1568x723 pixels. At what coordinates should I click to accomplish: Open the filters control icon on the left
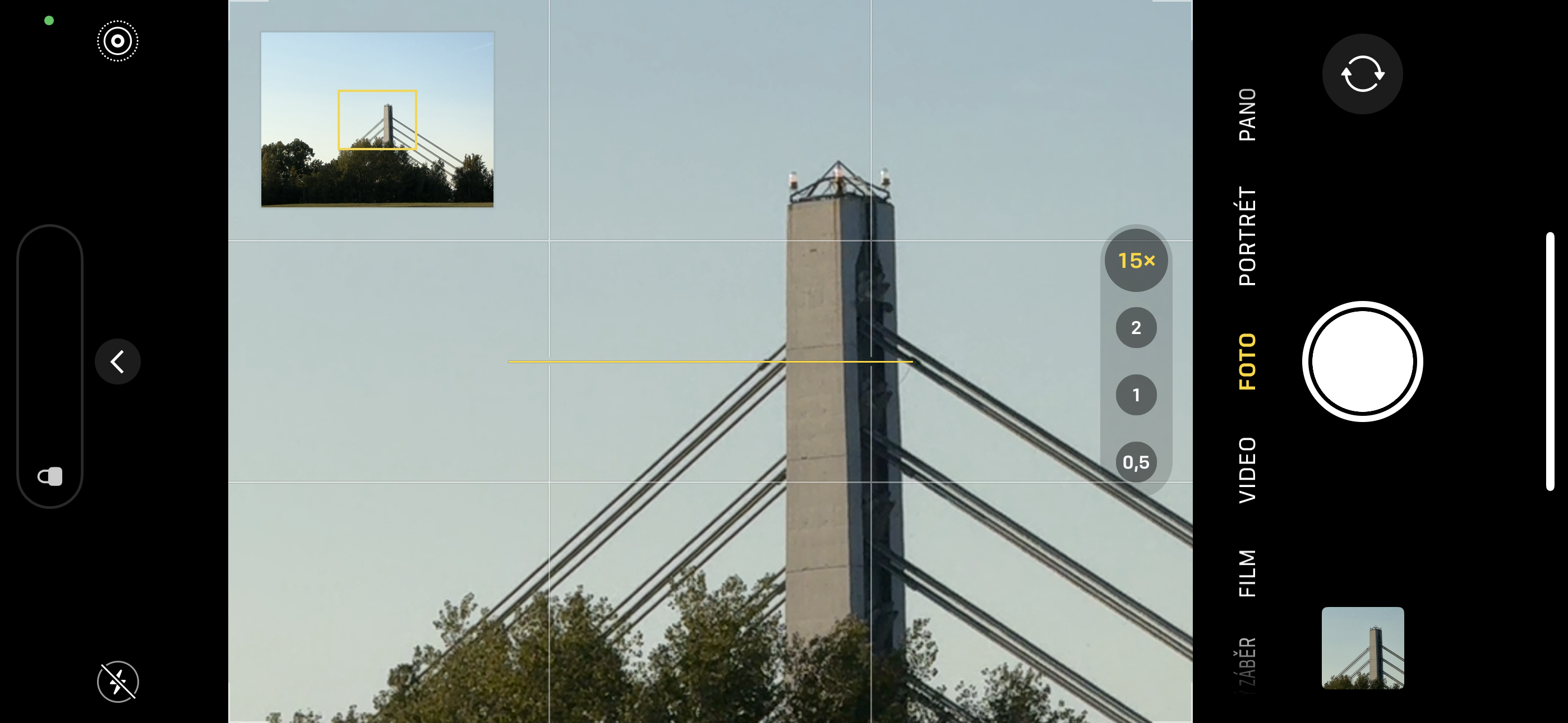50,476
